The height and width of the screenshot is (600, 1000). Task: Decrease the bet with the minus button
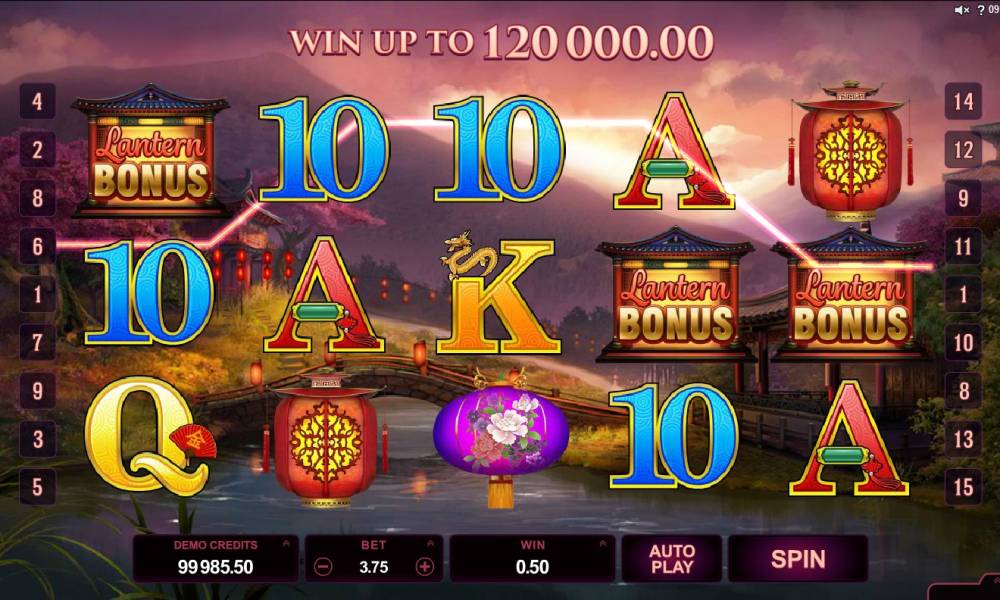coord(322,566)
